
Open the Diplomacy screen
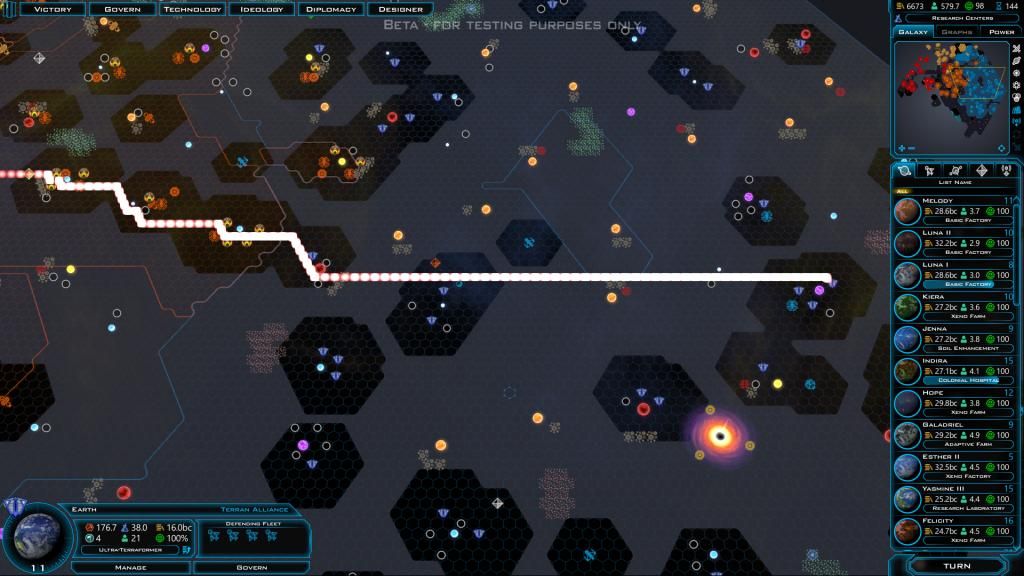click(x=330, y=9)
